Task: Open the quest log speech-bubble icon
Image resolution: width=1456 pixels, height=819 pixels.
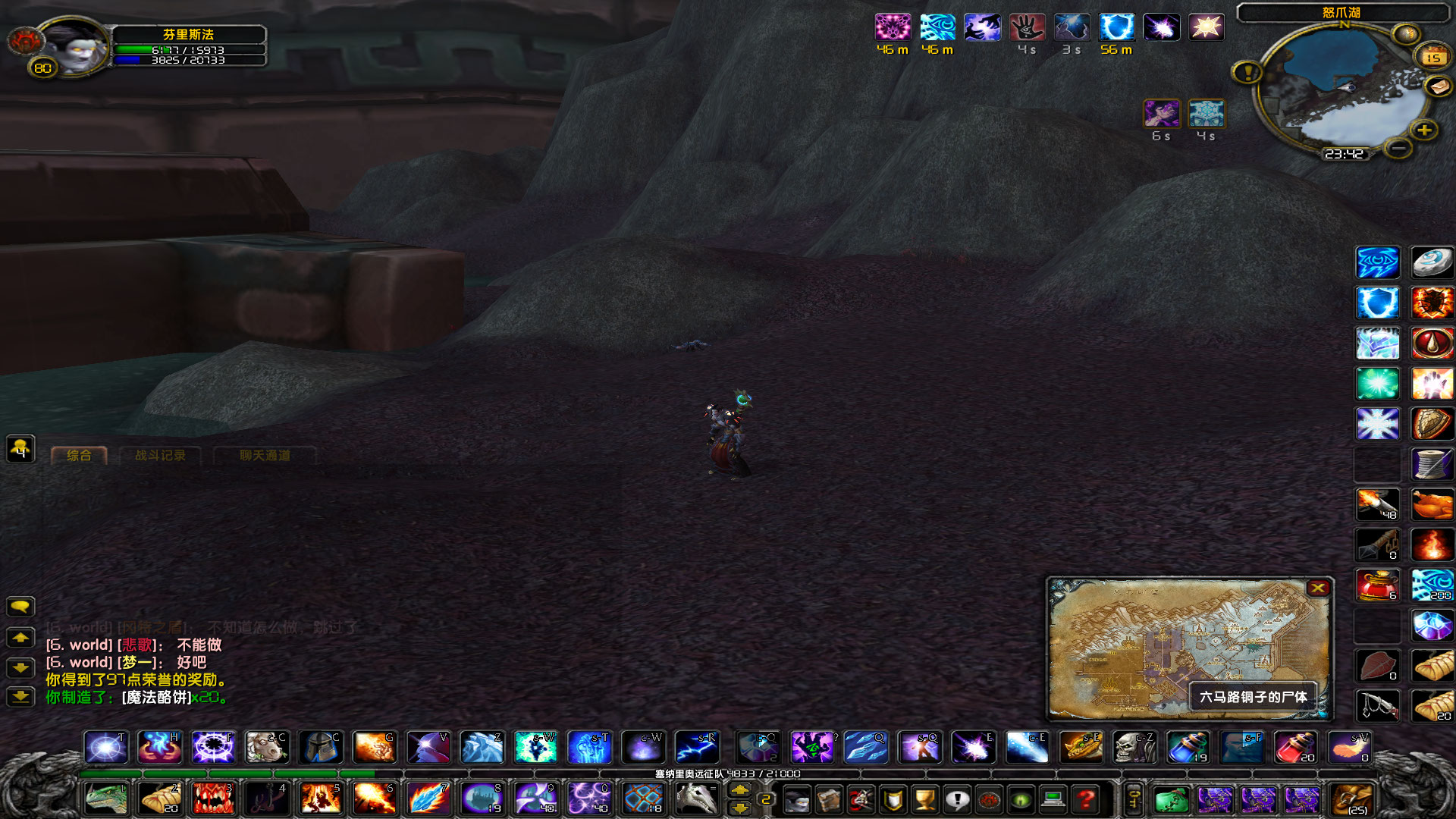Action: point(956,799)
